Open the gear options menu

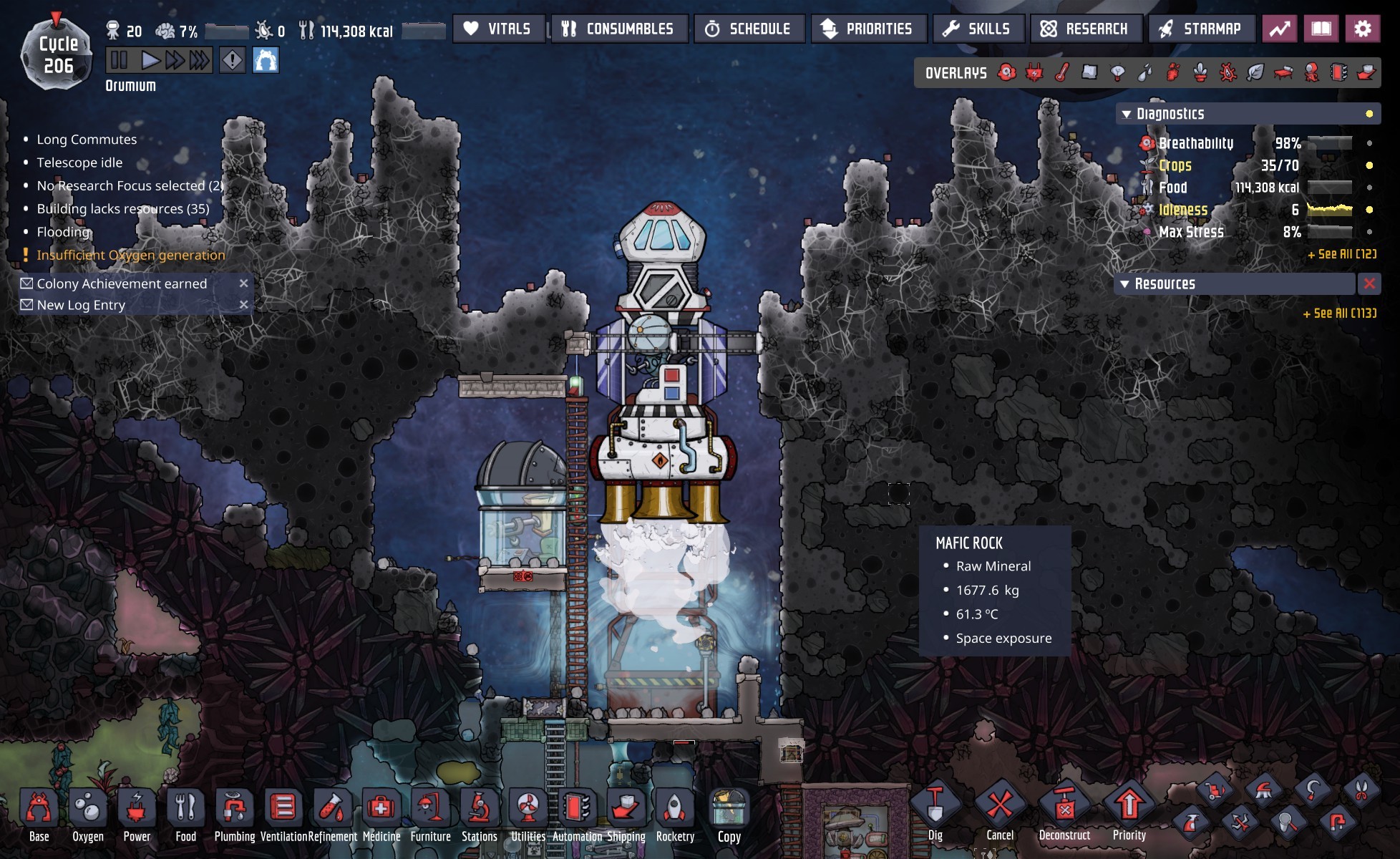click(1362, 29)
